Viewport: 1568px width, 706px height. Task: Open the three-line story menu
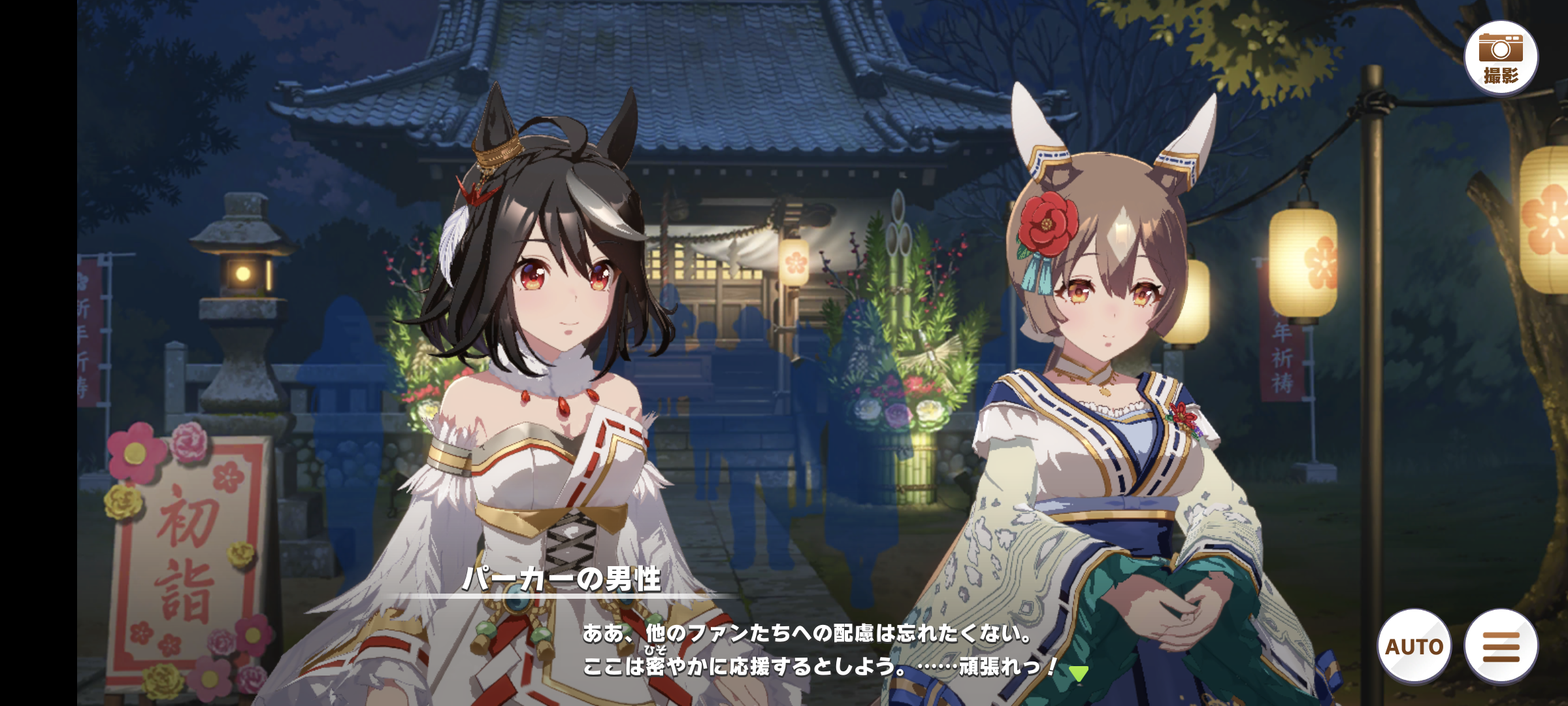click(x=1501, y=646)
